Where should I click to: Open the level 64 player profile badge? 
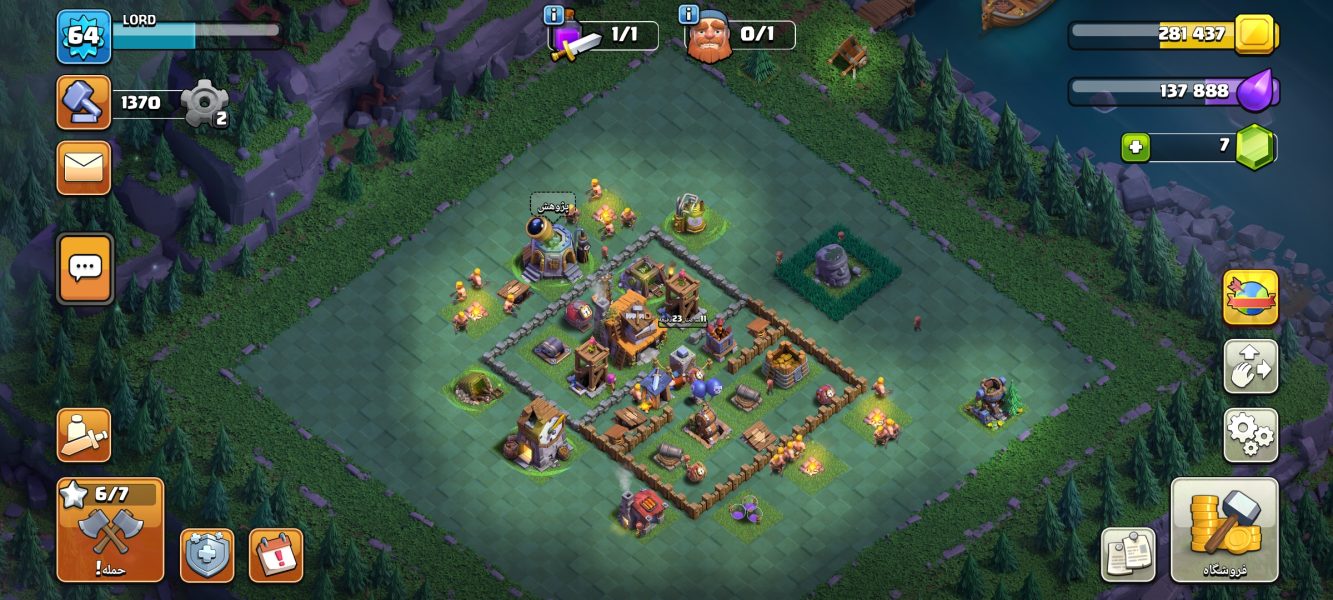pos(83,37)
